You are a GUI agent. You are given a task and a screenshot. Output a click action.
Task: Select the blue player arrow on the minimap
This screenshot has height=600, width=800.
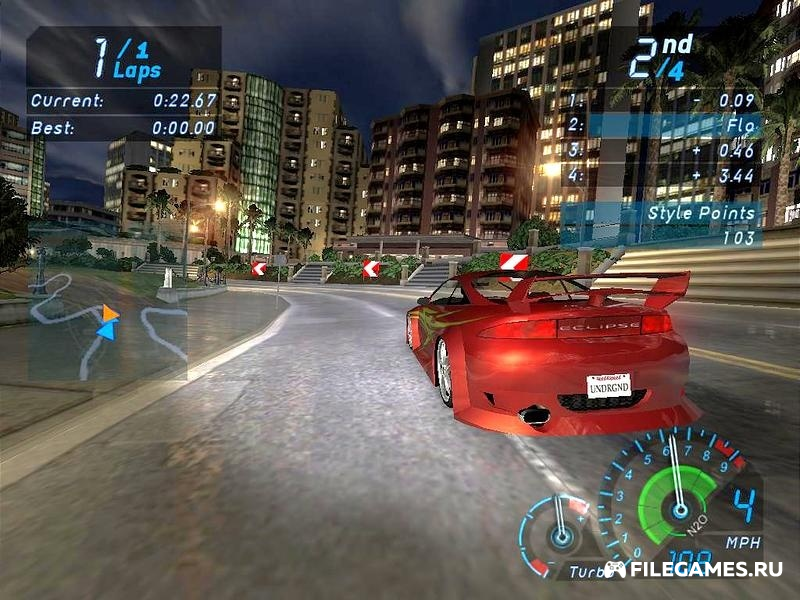click(x=106, y=329)
